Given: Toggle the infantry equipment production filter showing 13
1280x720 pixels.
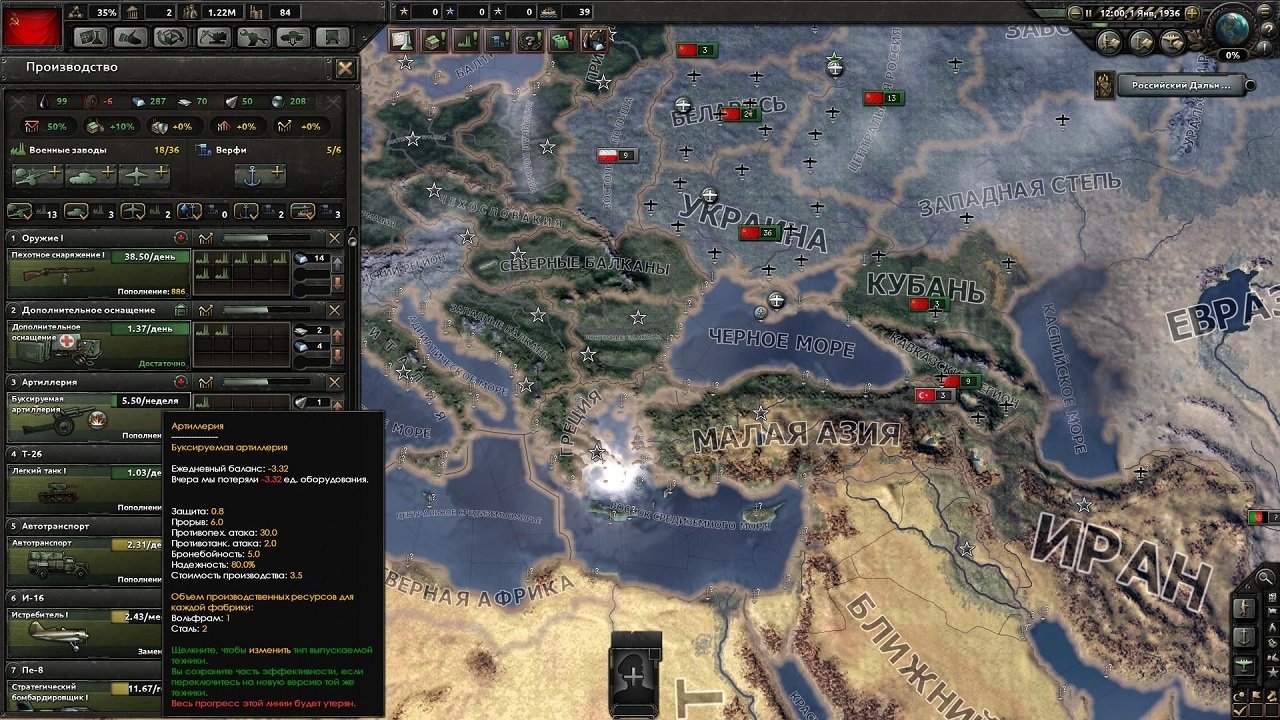Looking at the screenshot, I should pos(20,212).
